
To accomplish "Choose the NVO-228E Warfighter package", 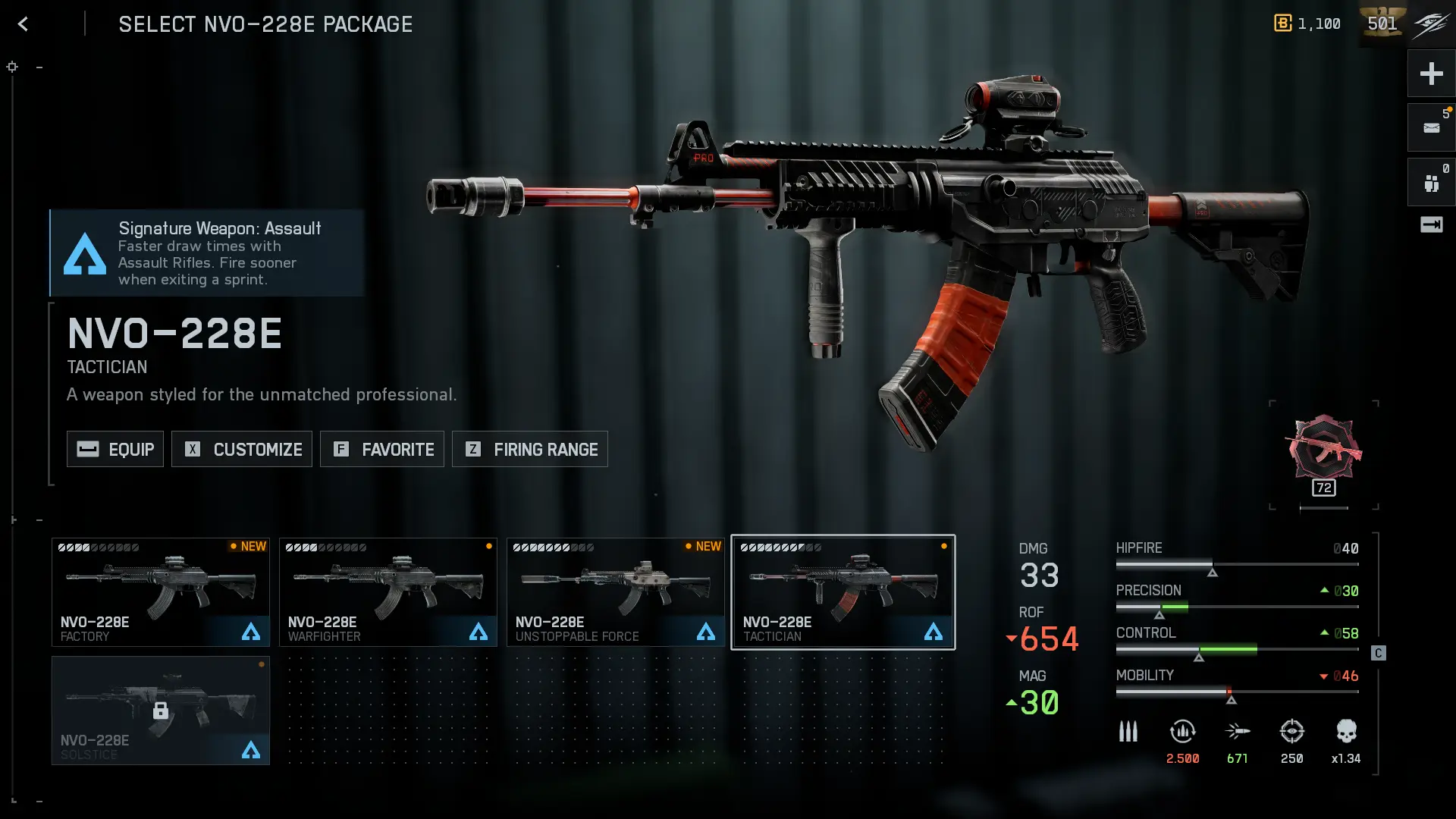I will click(388, 592).
